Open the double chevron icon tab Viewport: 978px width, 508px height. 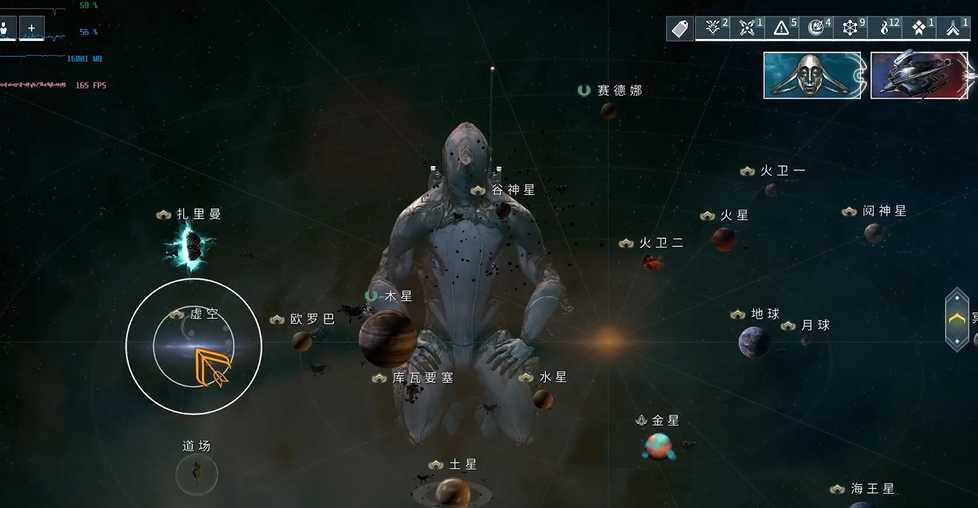(952, 28)
